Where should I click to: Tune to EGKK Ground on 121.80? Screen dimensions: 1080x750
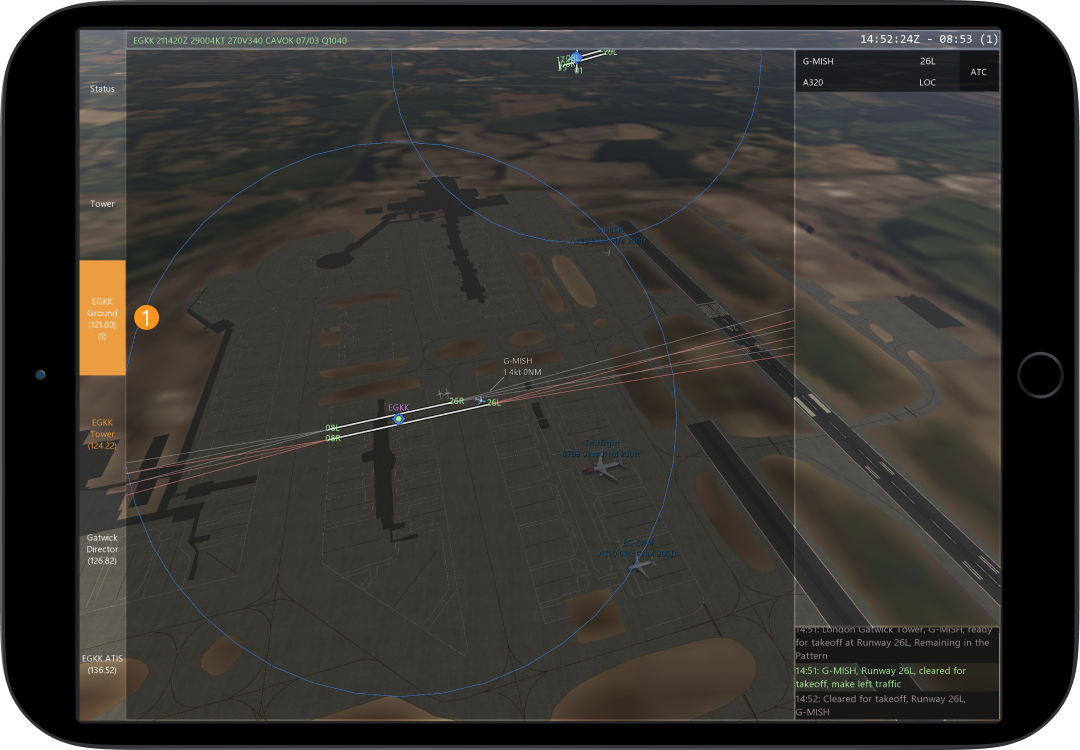coord(102,318)
